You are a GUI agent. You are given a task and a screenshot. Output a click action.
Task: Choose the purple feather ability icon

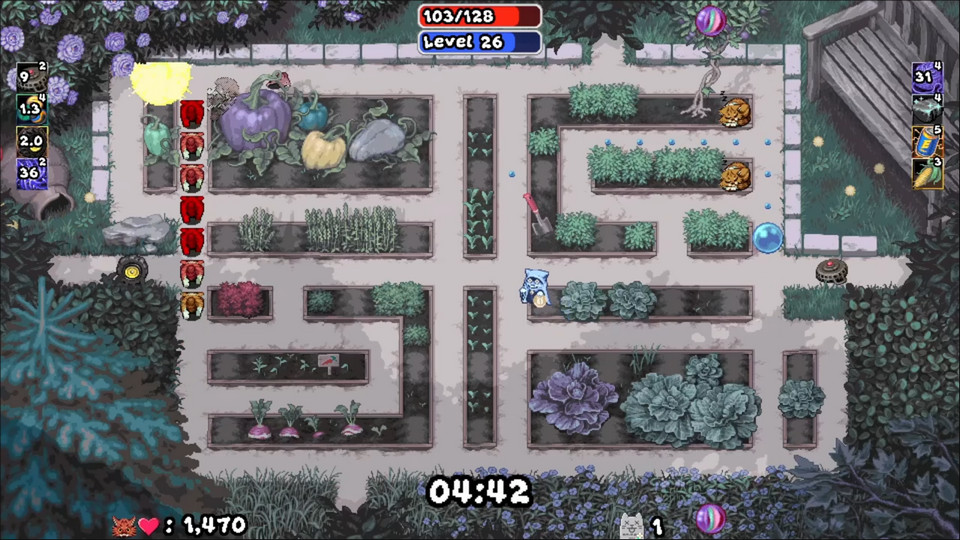tap(31, 172)
